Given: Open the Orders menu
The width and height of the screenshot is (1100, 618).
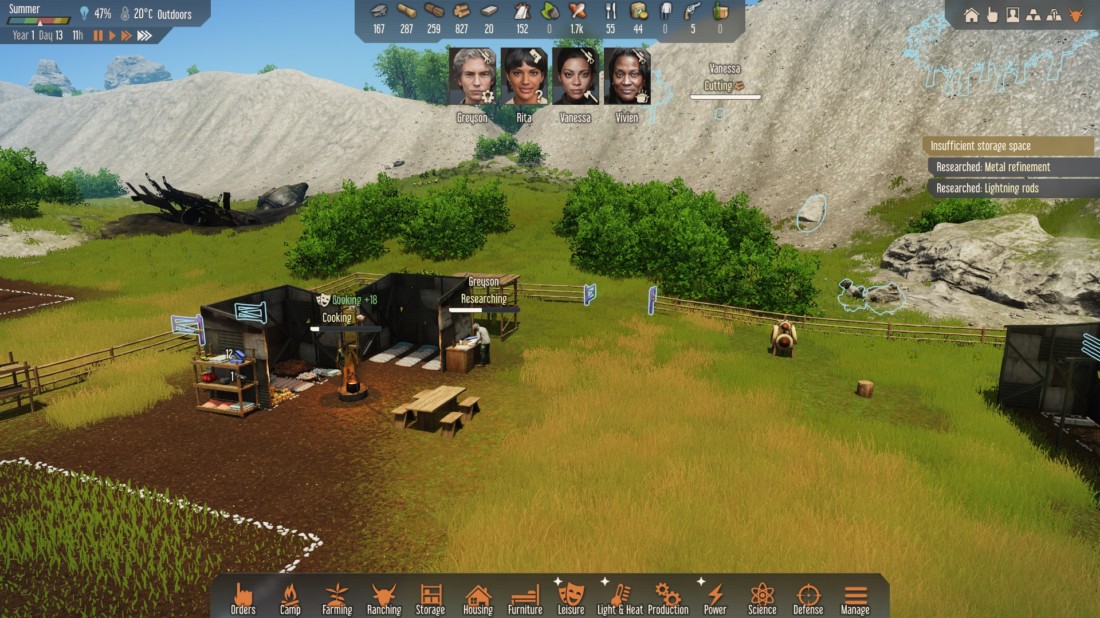Looking at the screenshot, I should point(243,597).
